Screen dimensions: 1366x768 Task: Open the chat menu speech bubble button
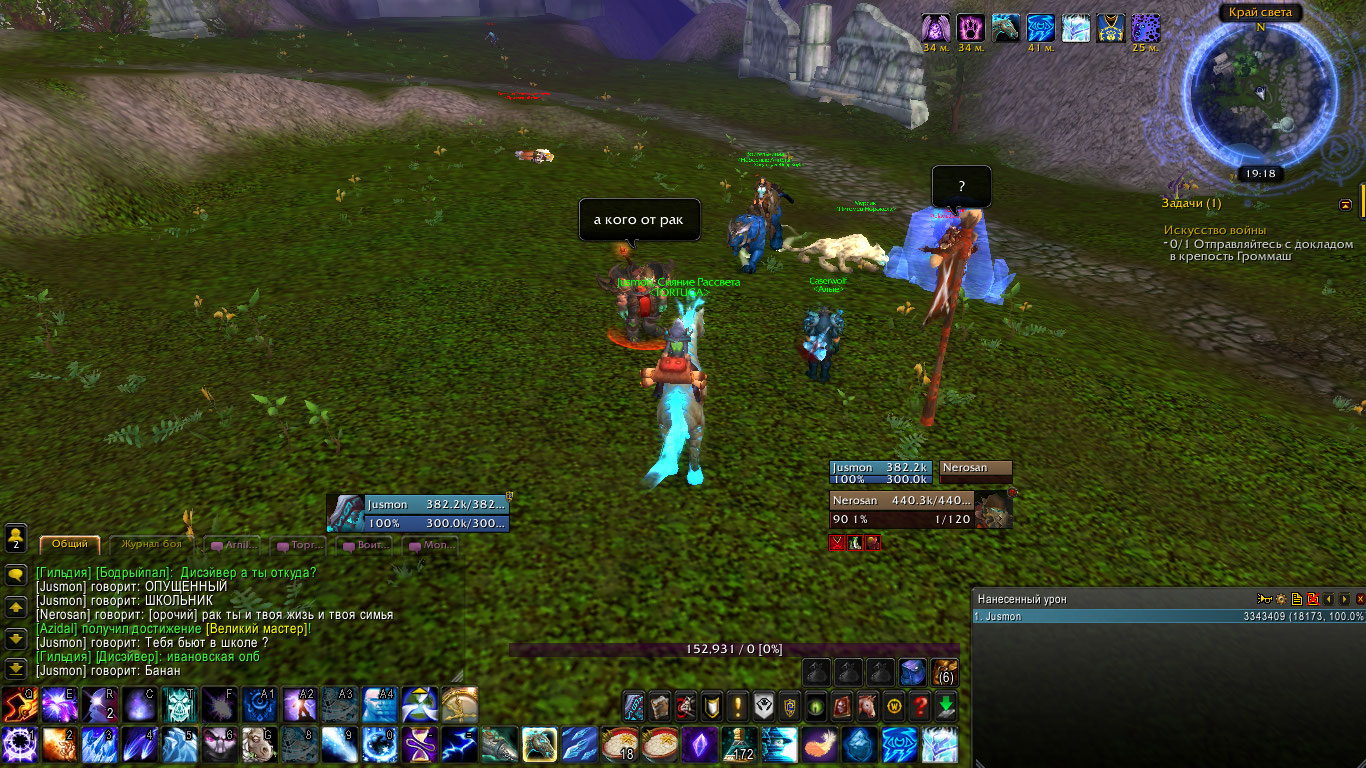point(16,574)
